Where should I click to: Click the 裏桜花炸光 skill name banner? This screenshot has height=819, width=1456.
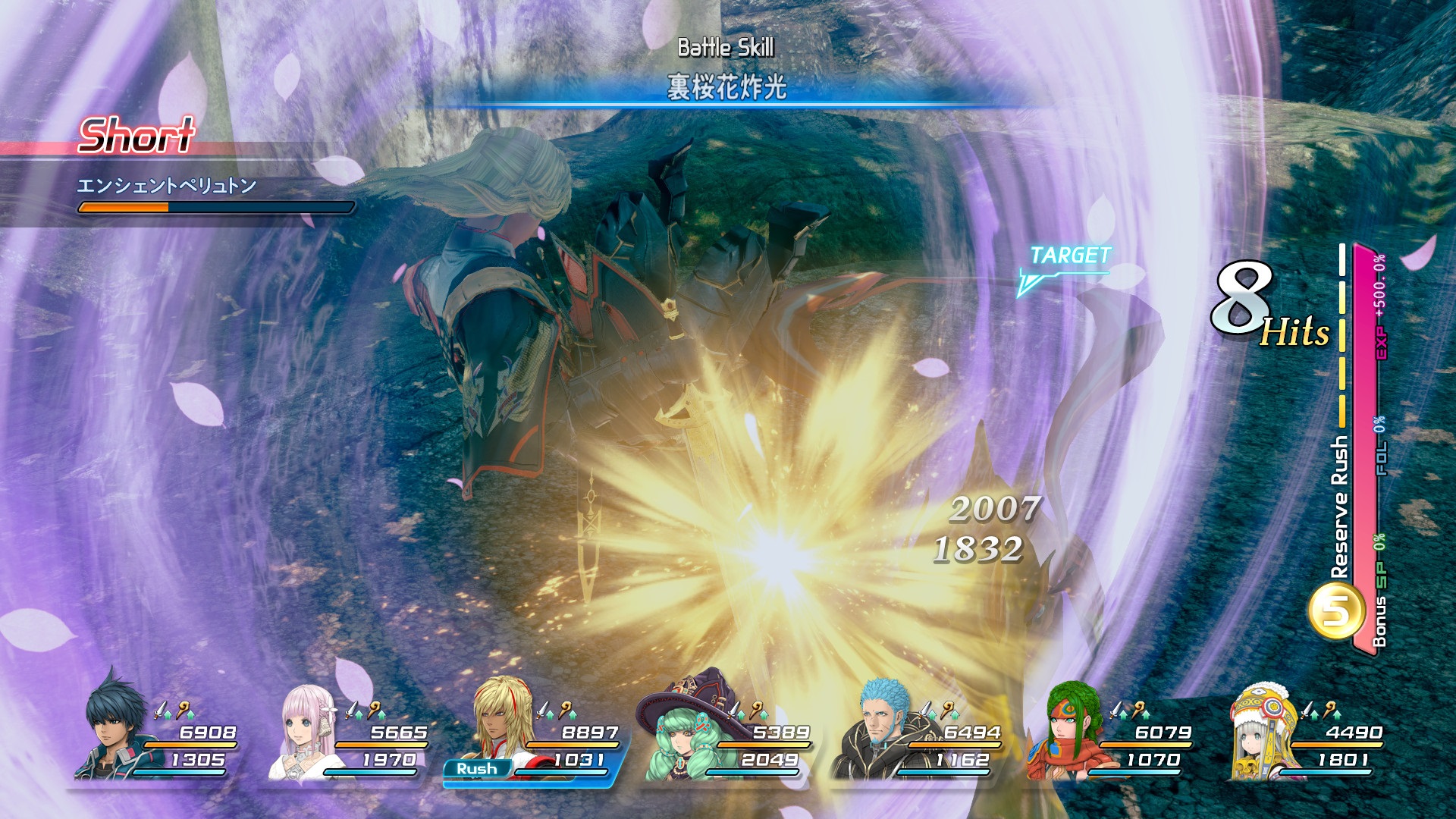pyautogui.click(x=726, y=86)
